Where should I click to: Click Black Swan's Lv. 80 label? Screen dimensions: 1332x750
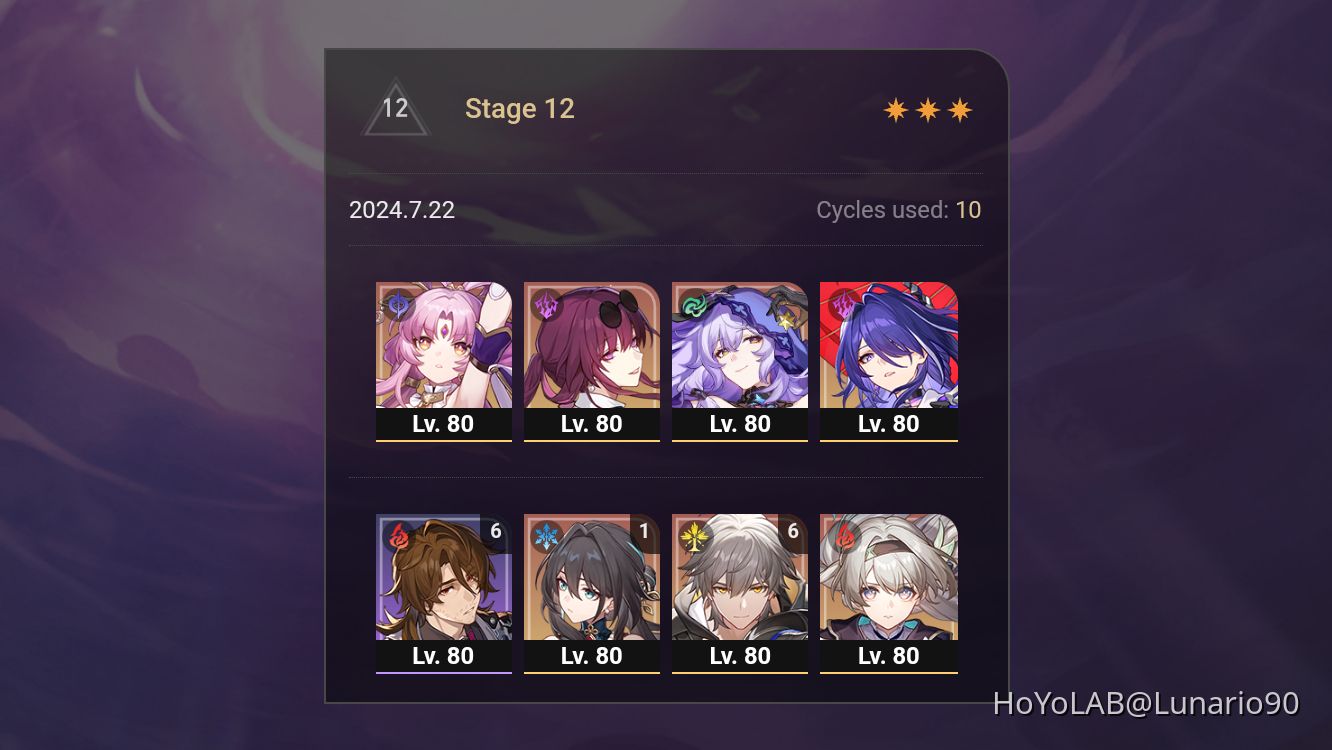coord(740,423)
